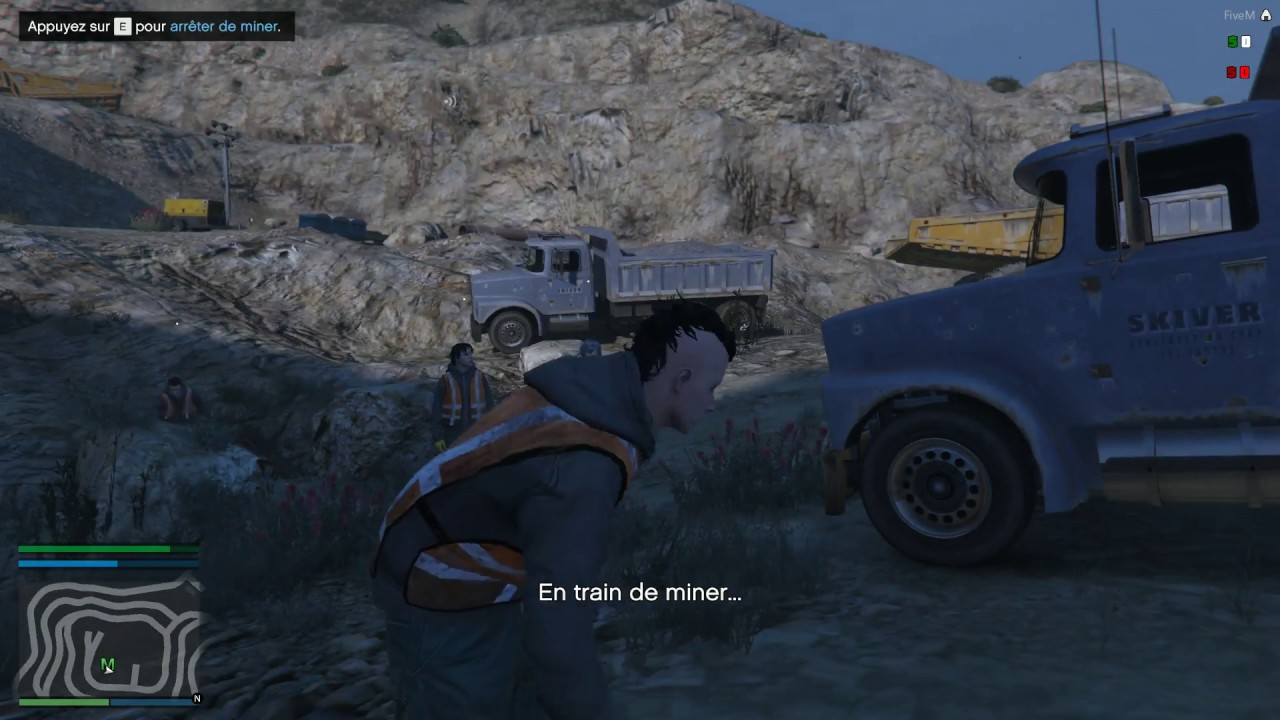Screen dimensions: 1280x720
Task: Click the arrêter de miner blue link
Action: tap(224, 27)
